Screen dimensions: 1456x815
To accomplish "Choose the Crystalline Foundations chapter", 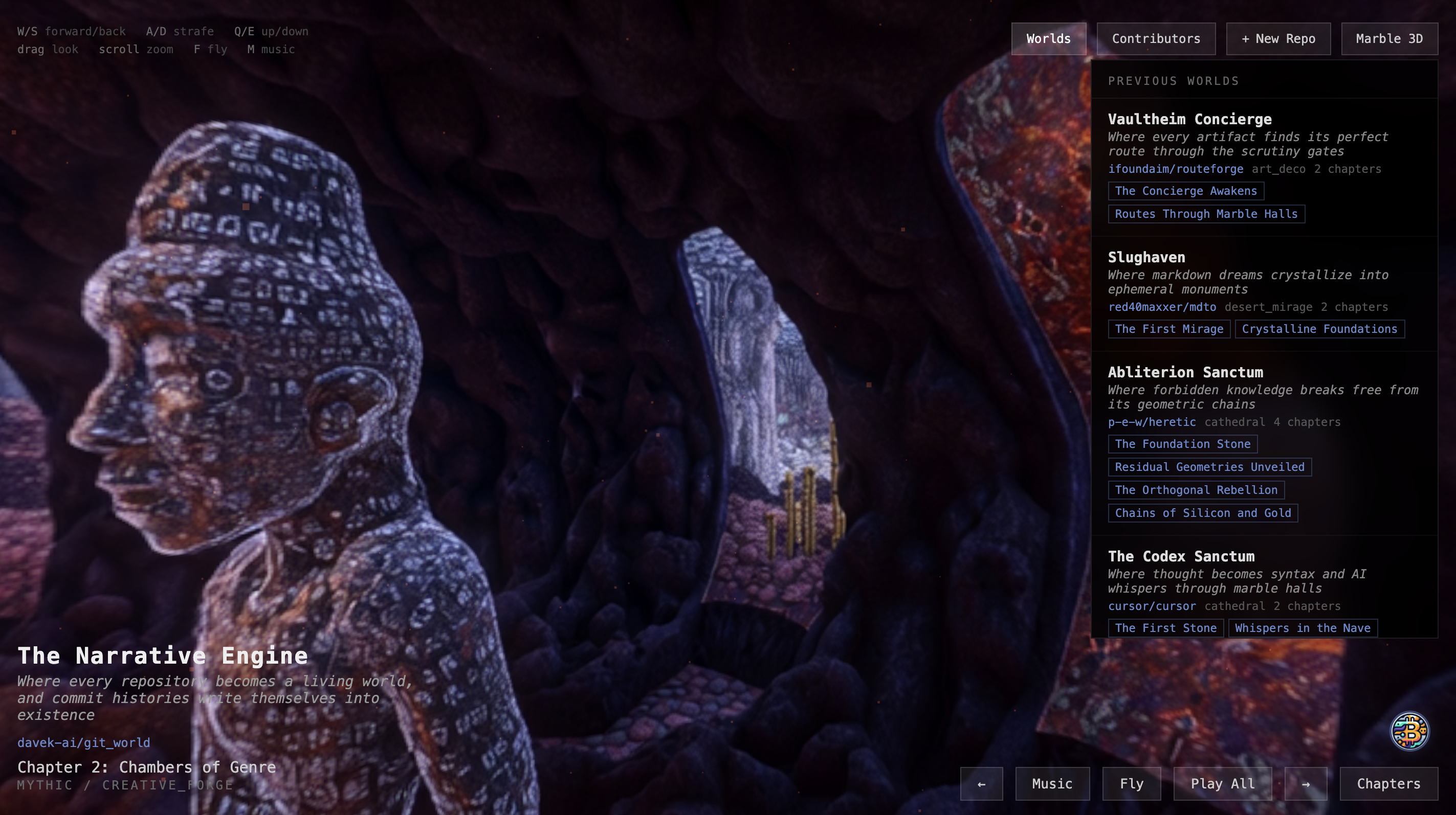I will tap(1319, 329).
